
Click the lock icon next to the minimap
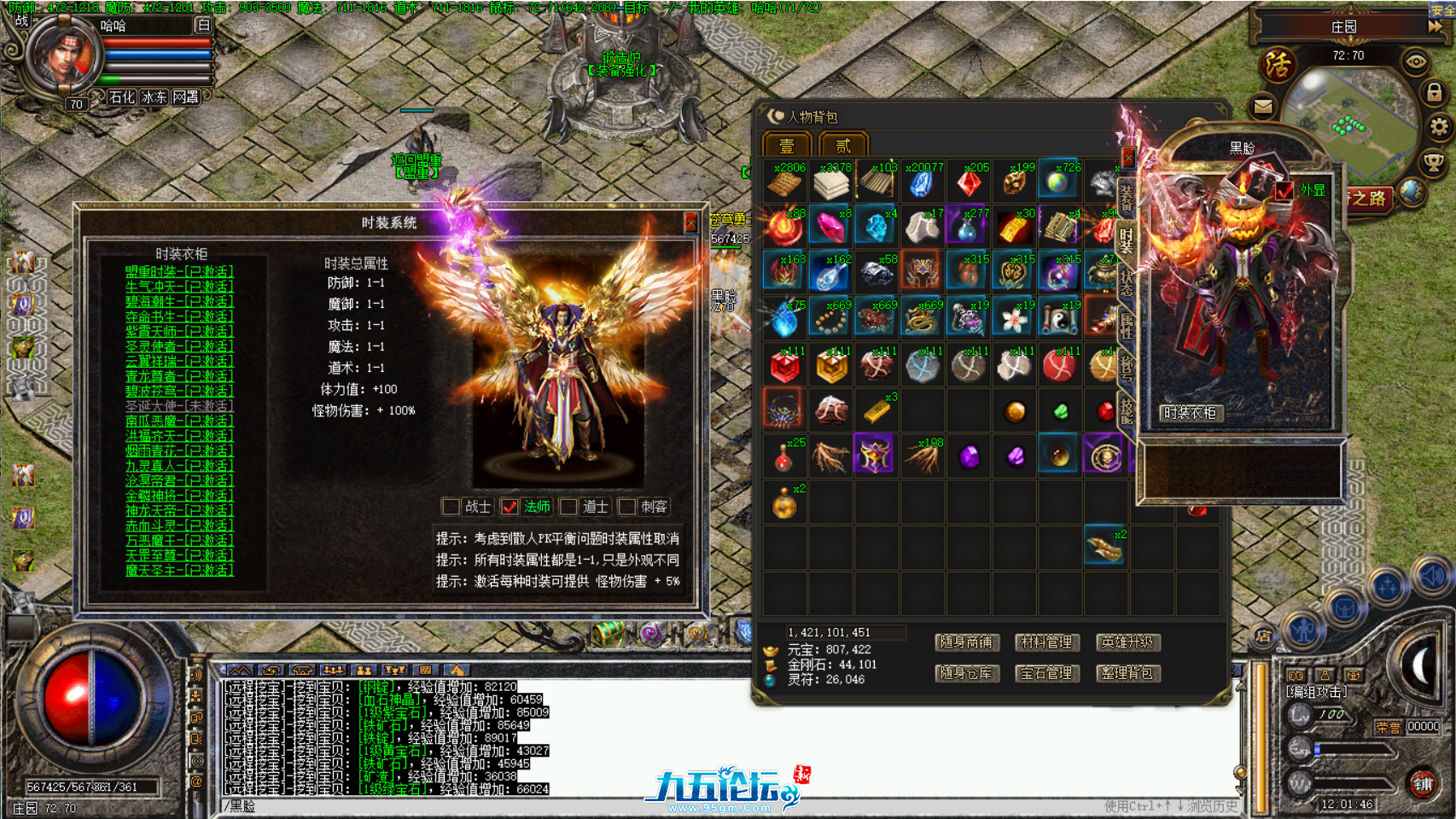click(1435, 92)
